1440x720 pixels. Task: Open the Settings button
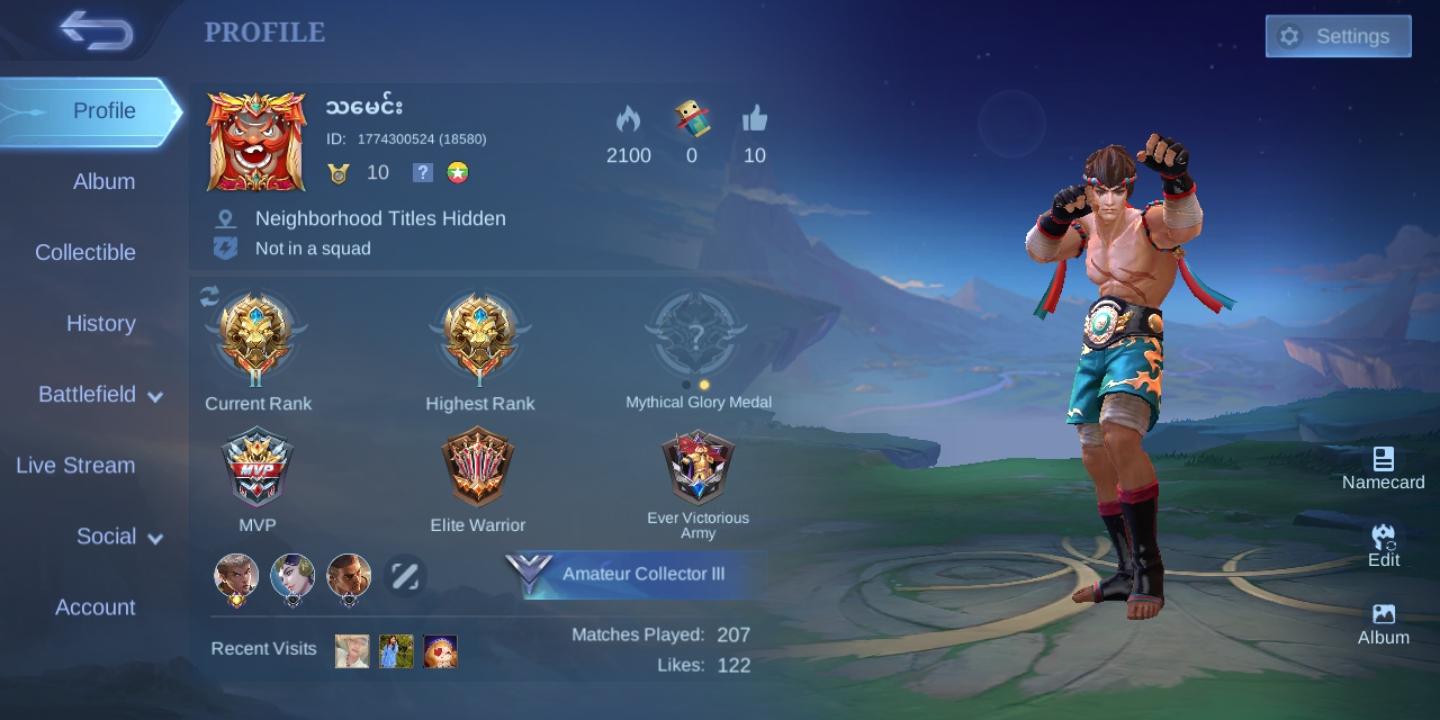click(x=1338, y=36)
